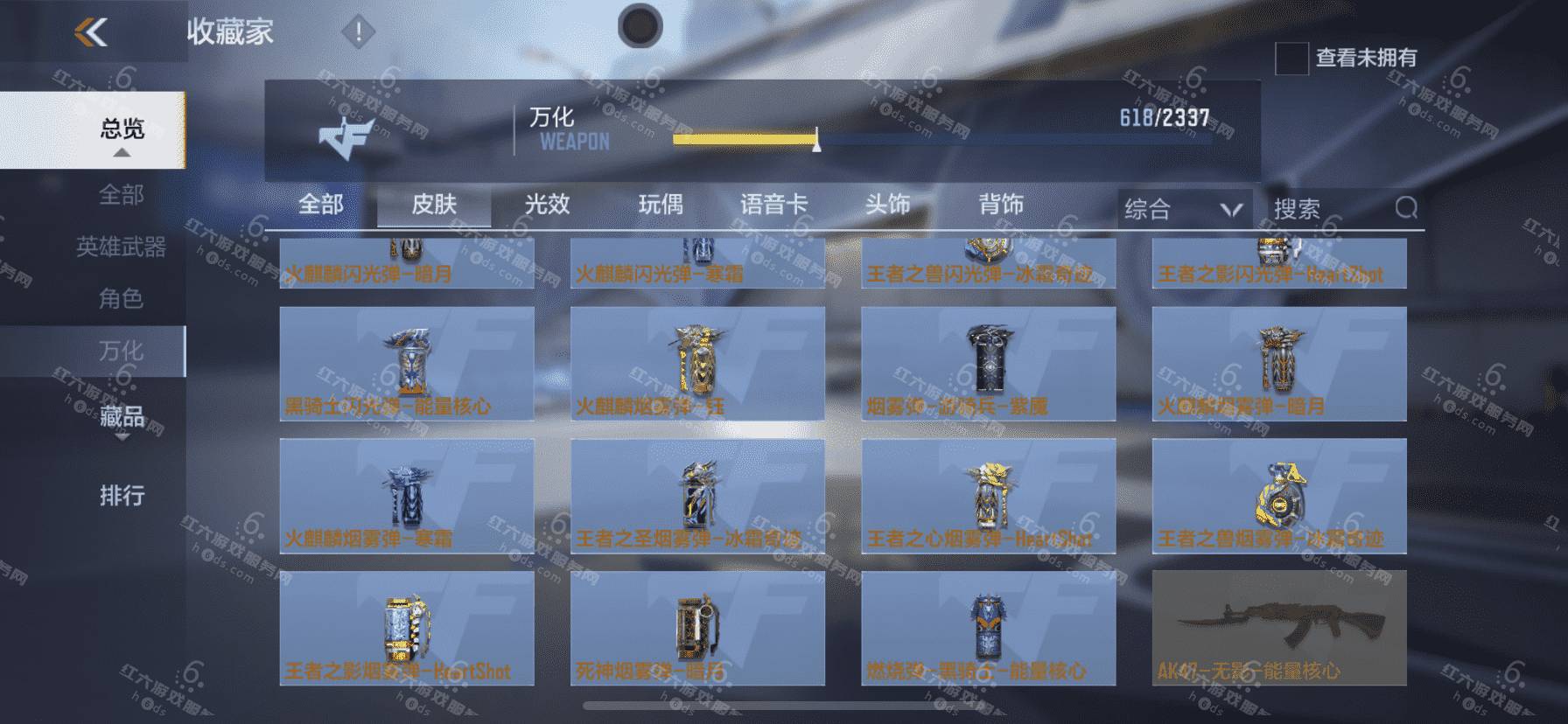This screenshot has height=724, width=1568.
Task: Choose the 死神烟雾弹-暗月 skin tile
Action: pos(697,628)
